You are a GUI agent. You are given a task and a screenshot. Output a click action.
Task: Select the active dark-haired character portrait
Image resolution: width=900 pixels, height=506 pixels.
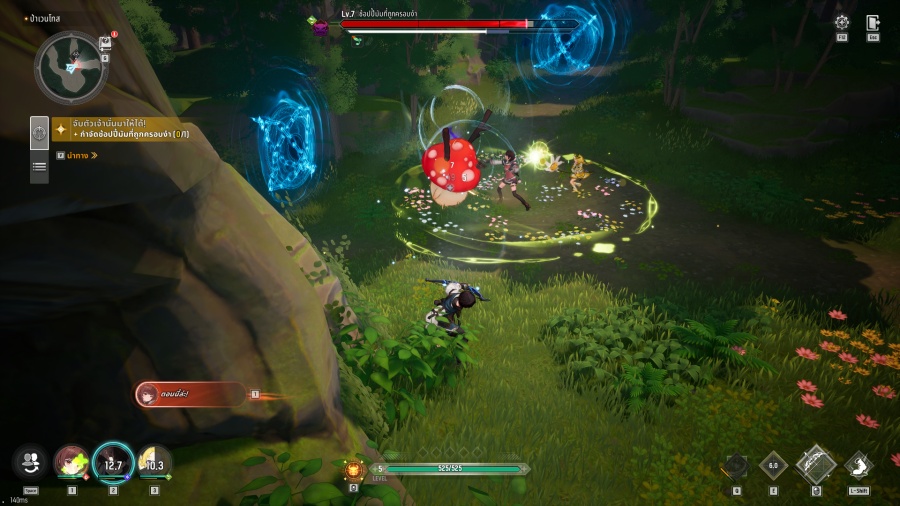(x=113, y=462)
